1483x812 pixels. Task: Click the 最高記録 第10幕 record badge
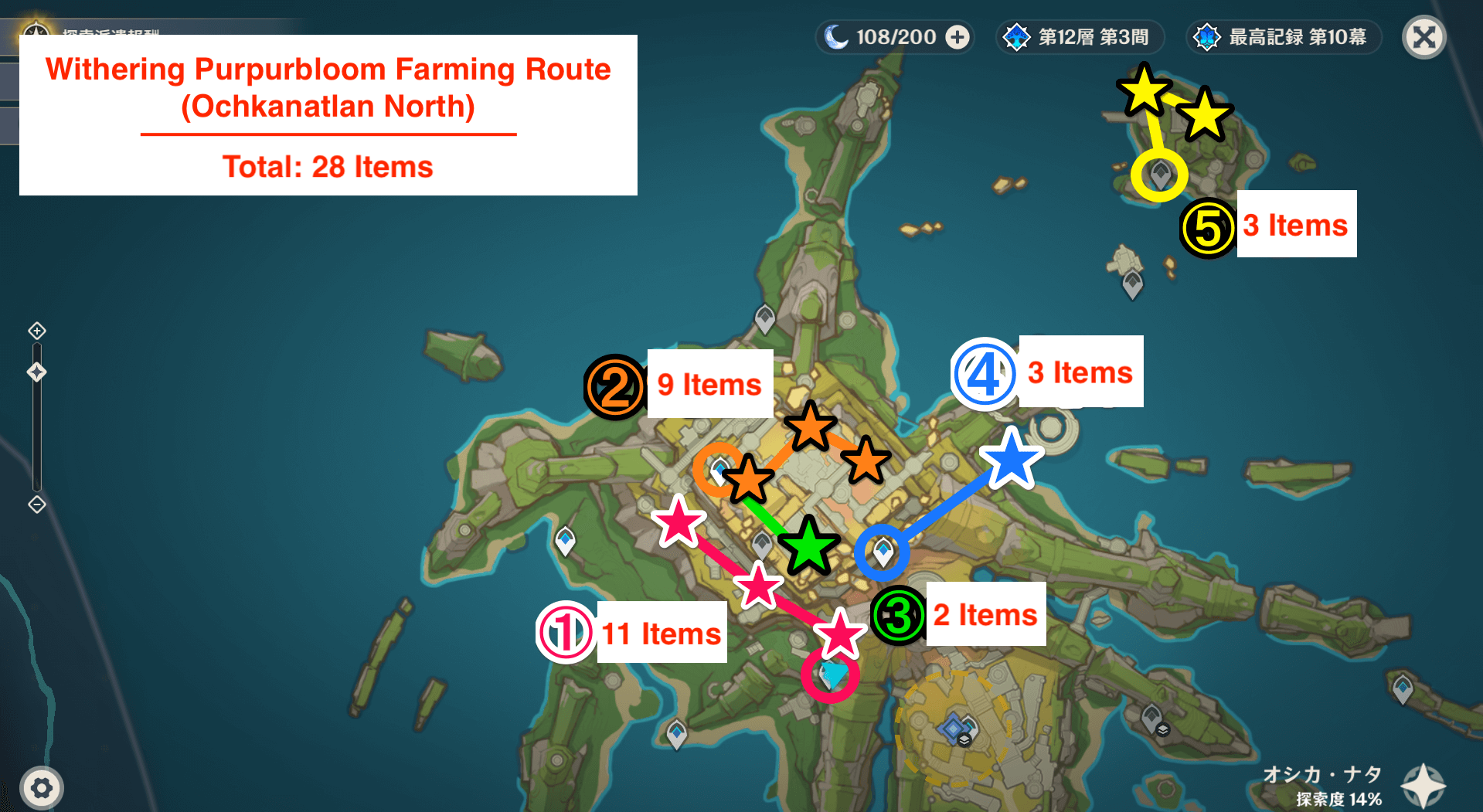[1283, 36]
